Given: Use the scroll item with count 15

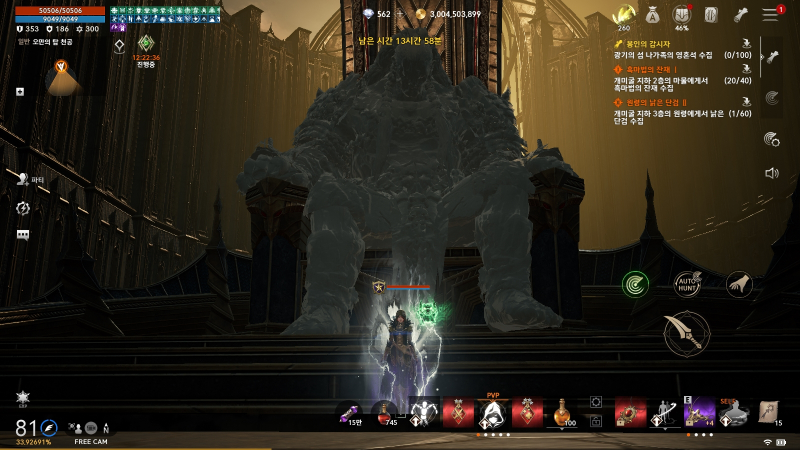Looking at the screenshot, I should [770, 412].
